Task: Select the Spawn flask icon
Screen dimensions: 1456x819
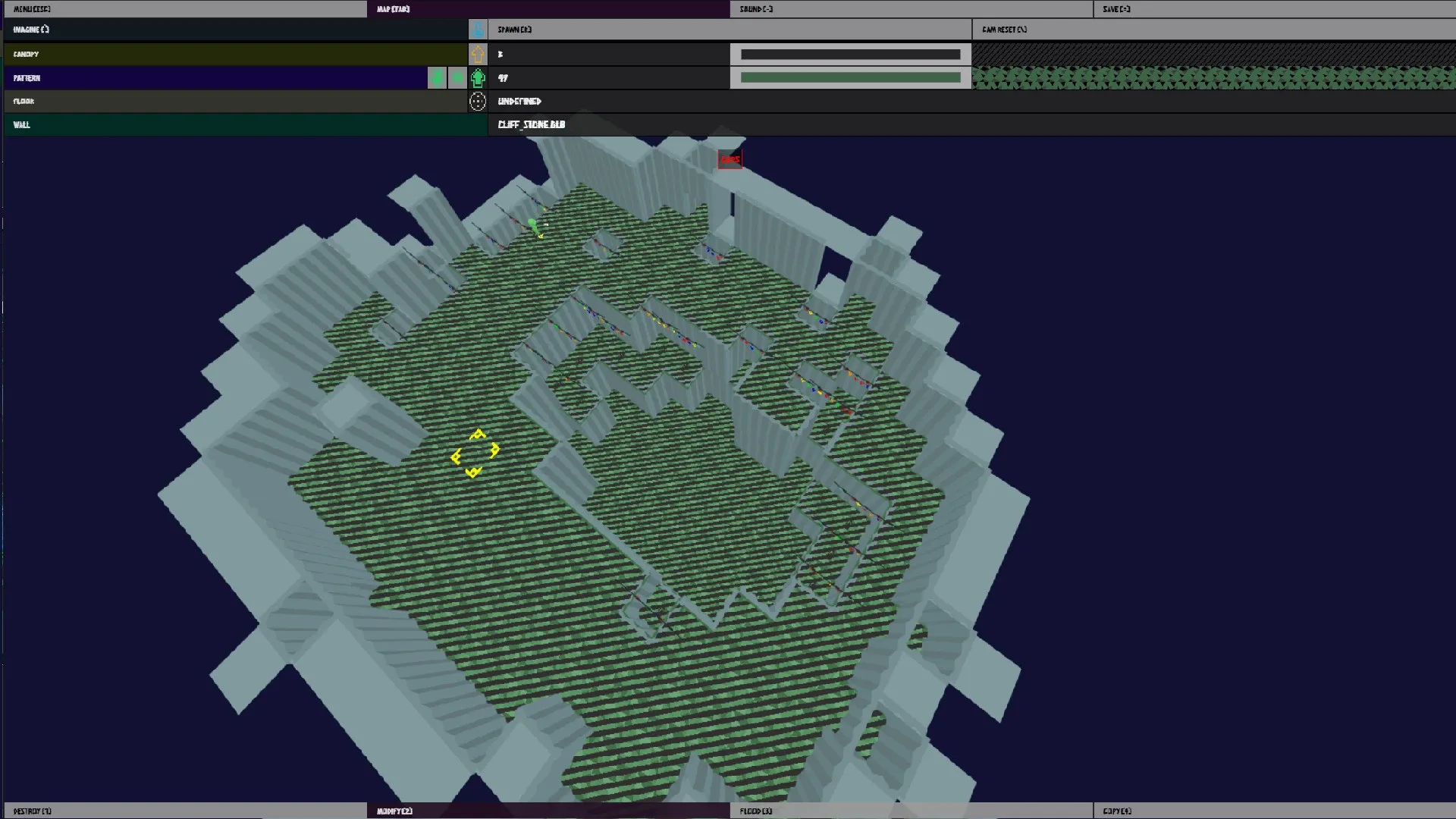Action: (478, 30)
